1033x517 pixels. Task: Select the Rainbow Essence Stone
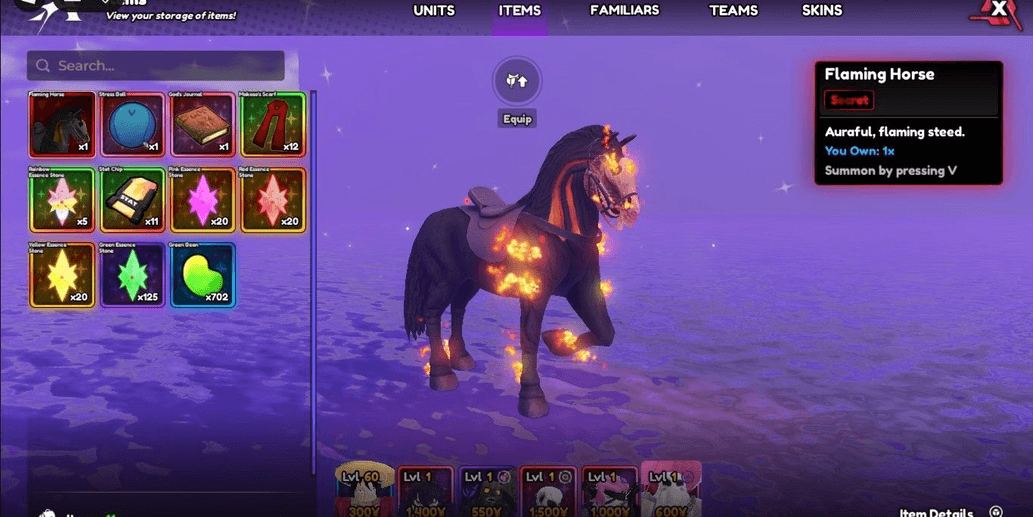[x=62, y=200]
